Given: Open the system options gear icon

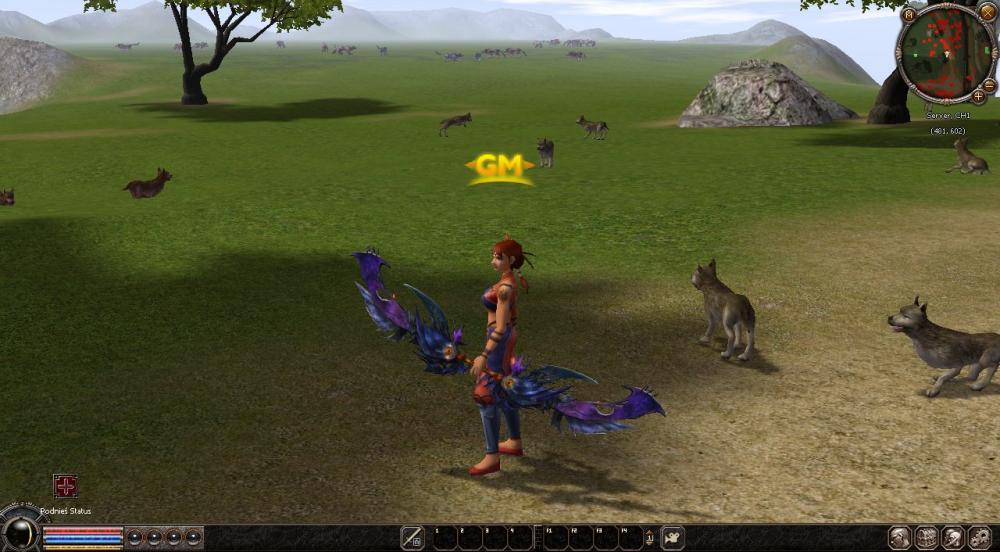Looking at the screenshot, I should (978, 538).
